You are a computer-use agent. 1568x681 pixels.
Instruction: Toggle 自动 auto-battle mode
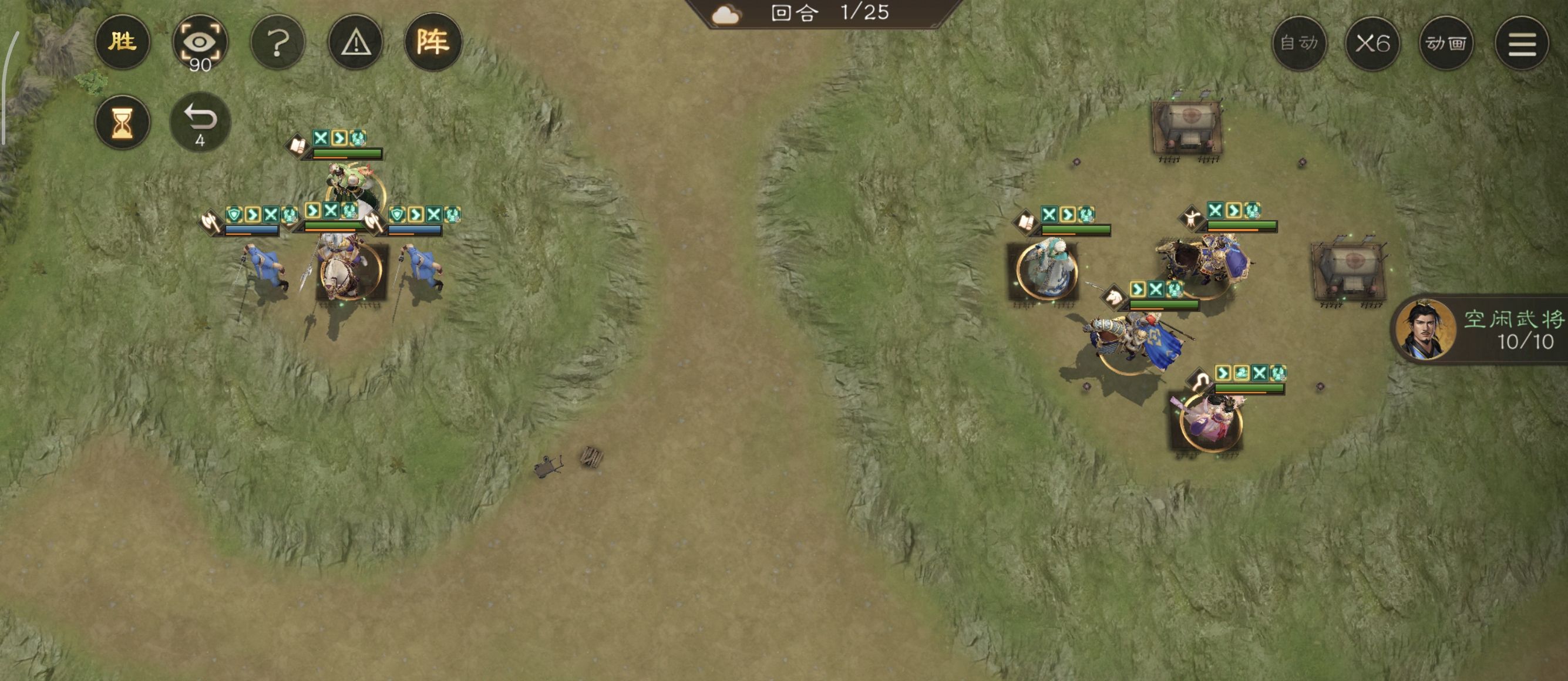pyautogui.click(x=1299, y=43)
